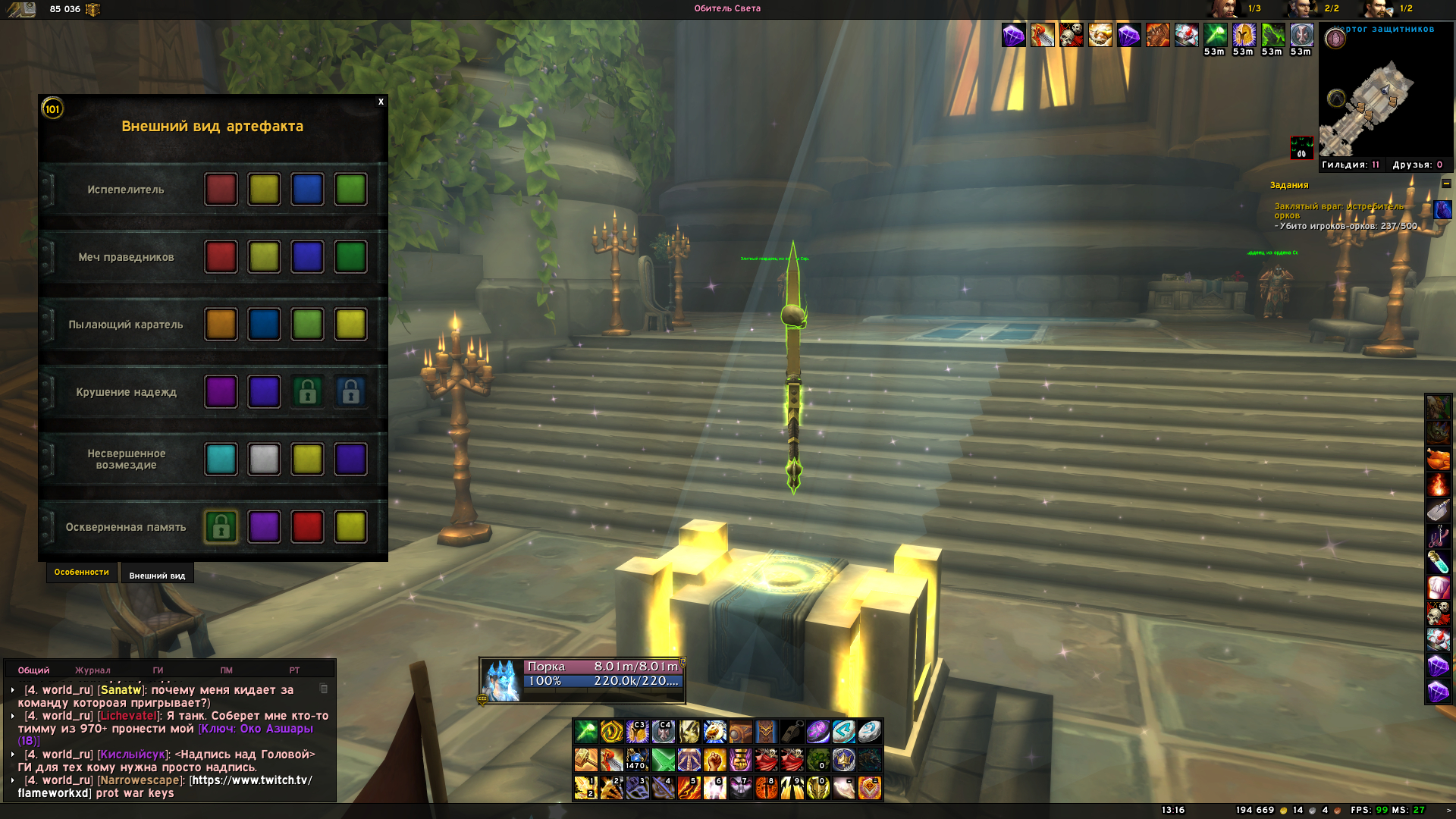The image size is (1456, 819).
Task: Open the Внешний вид tab
Action: click(x=157, y=576)
